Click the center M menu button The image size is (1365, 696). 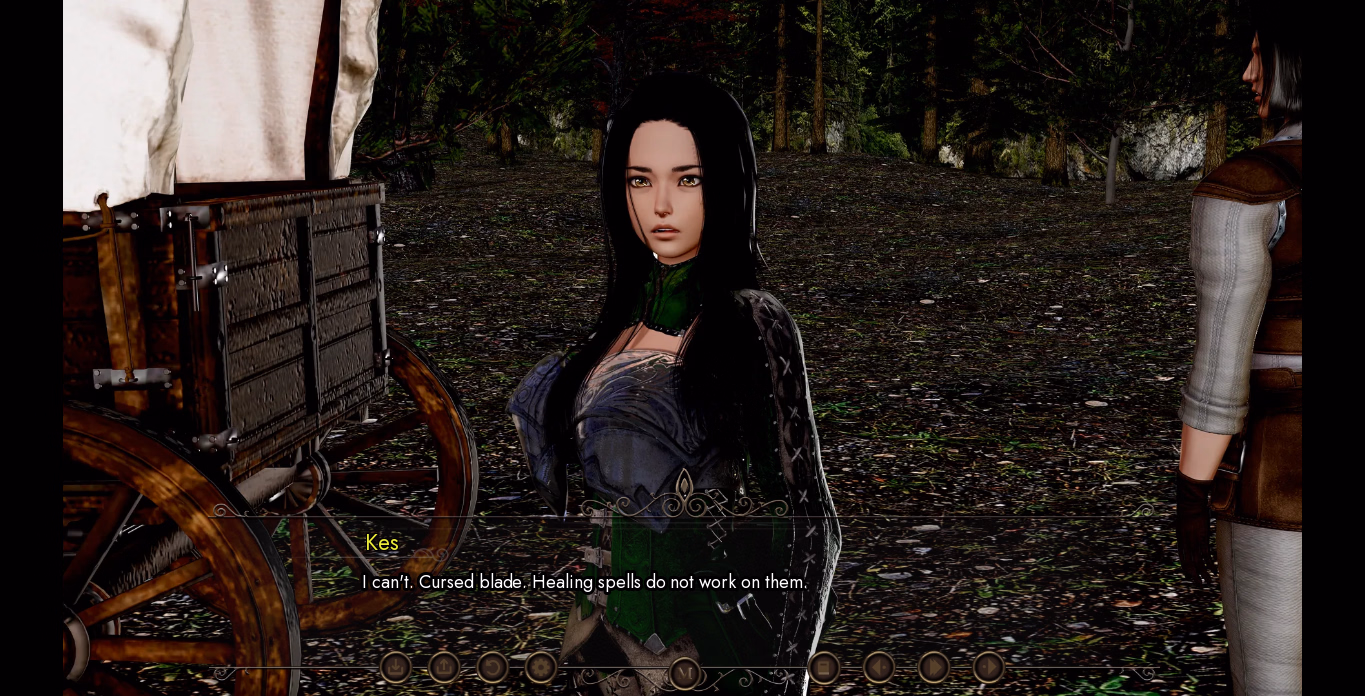point(685,673)
